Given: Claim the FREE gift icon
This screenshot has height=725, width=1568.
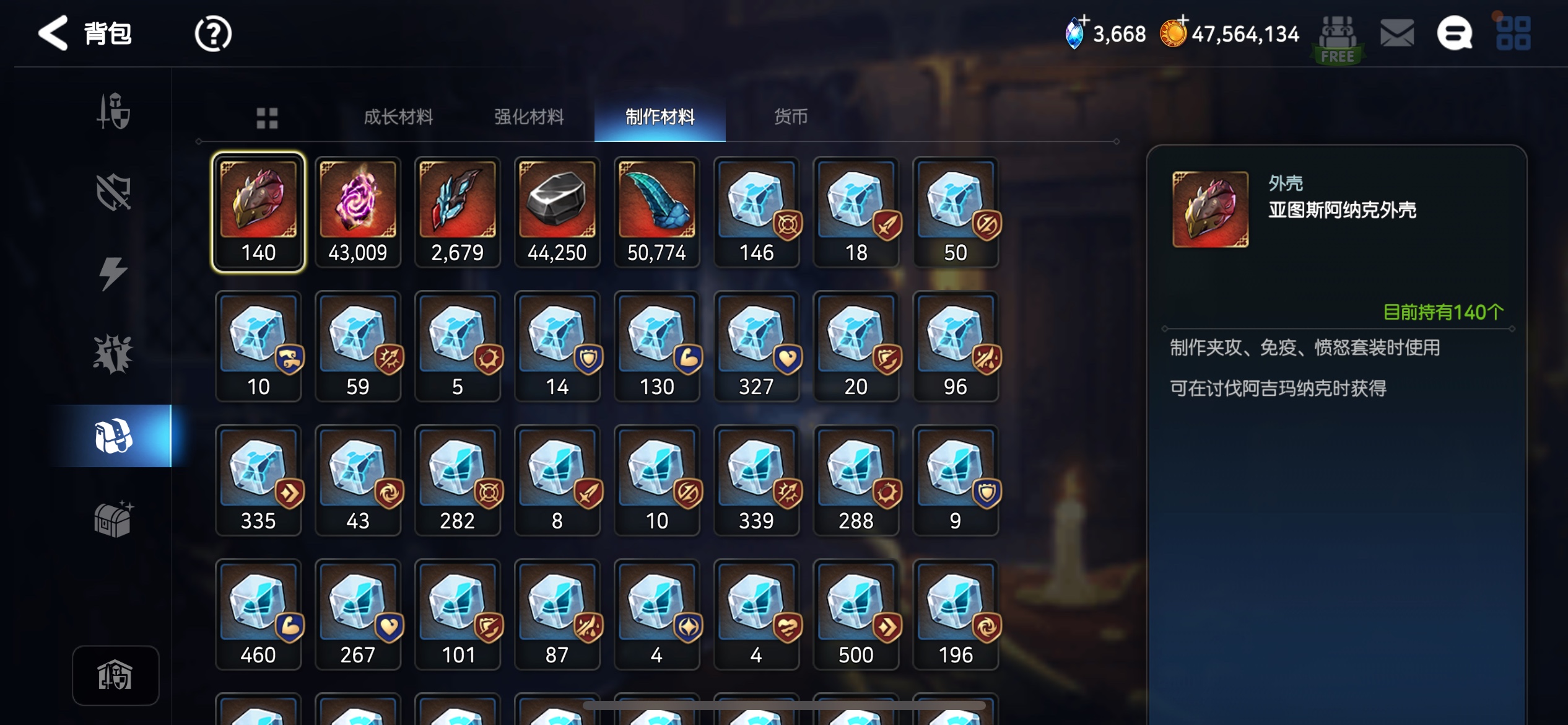Looking at the screenshot, I should [x=1338, y=38].
